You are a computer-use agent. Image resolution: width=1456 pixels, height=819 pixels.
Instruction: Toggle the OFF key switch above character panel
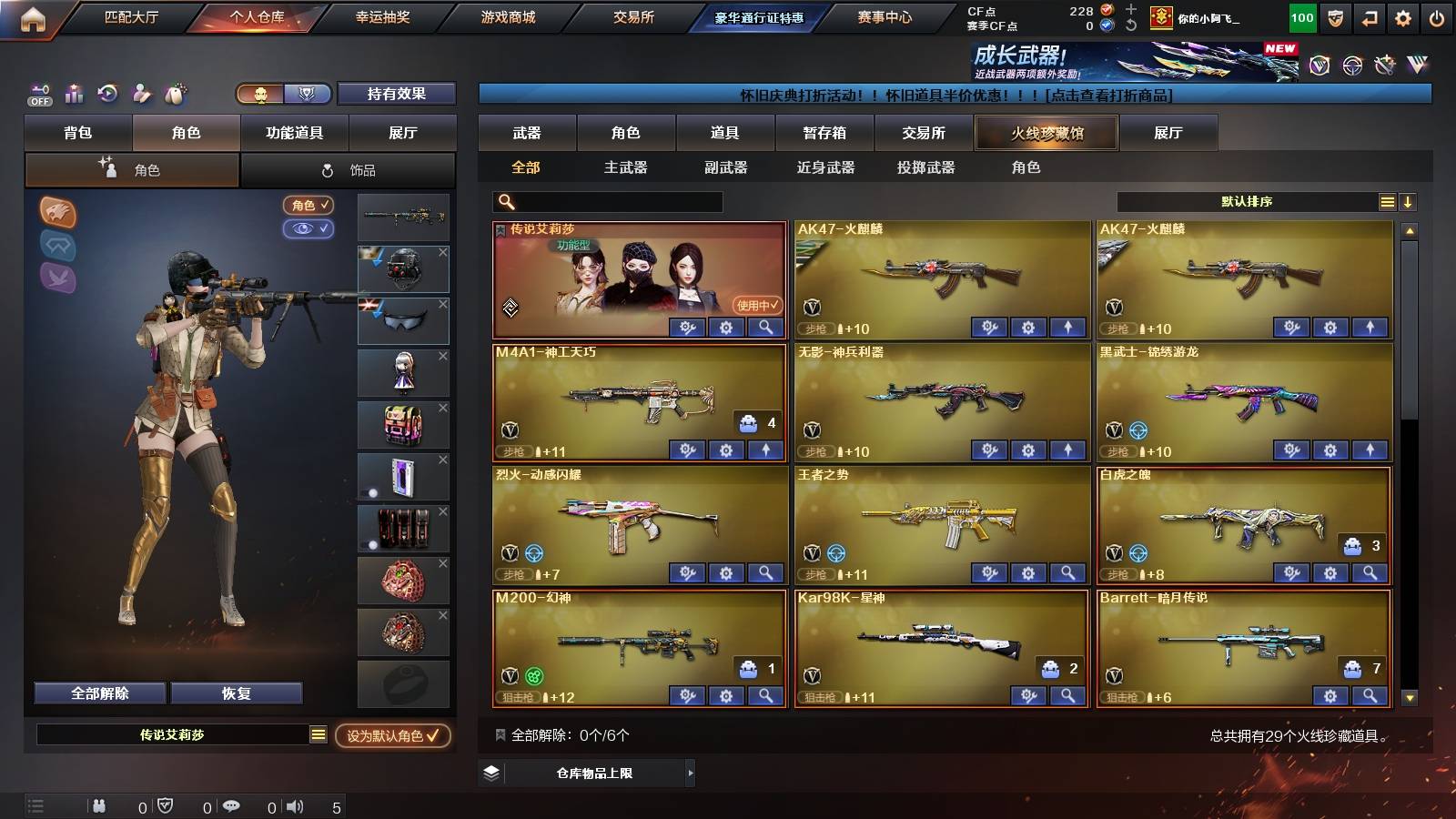38,95
